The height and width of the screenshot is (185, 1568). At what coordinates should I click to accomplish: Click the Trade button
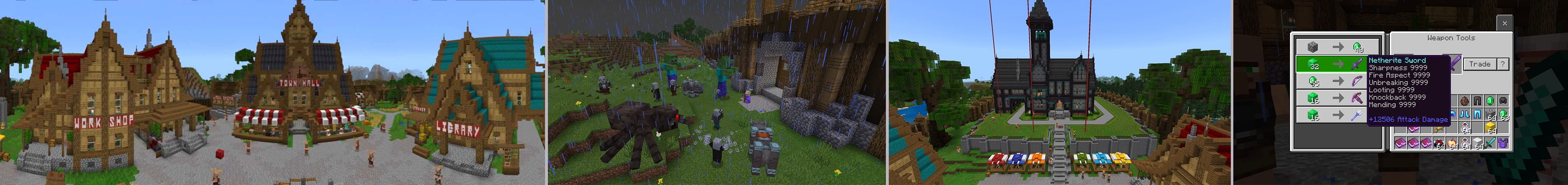click(x=1480, y=64)
